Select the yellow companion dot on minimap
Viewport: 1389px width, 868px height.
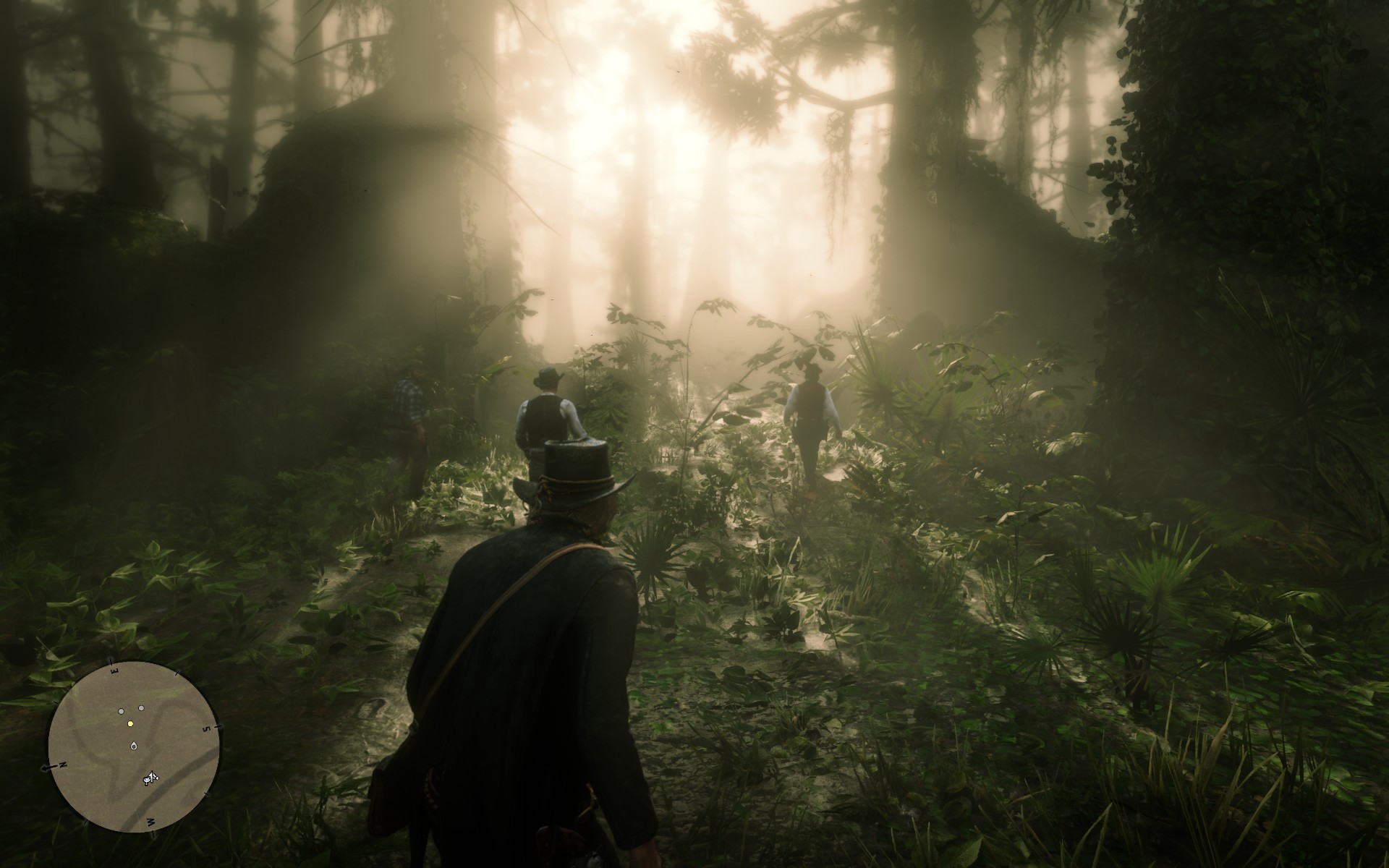tap(130, 723)
